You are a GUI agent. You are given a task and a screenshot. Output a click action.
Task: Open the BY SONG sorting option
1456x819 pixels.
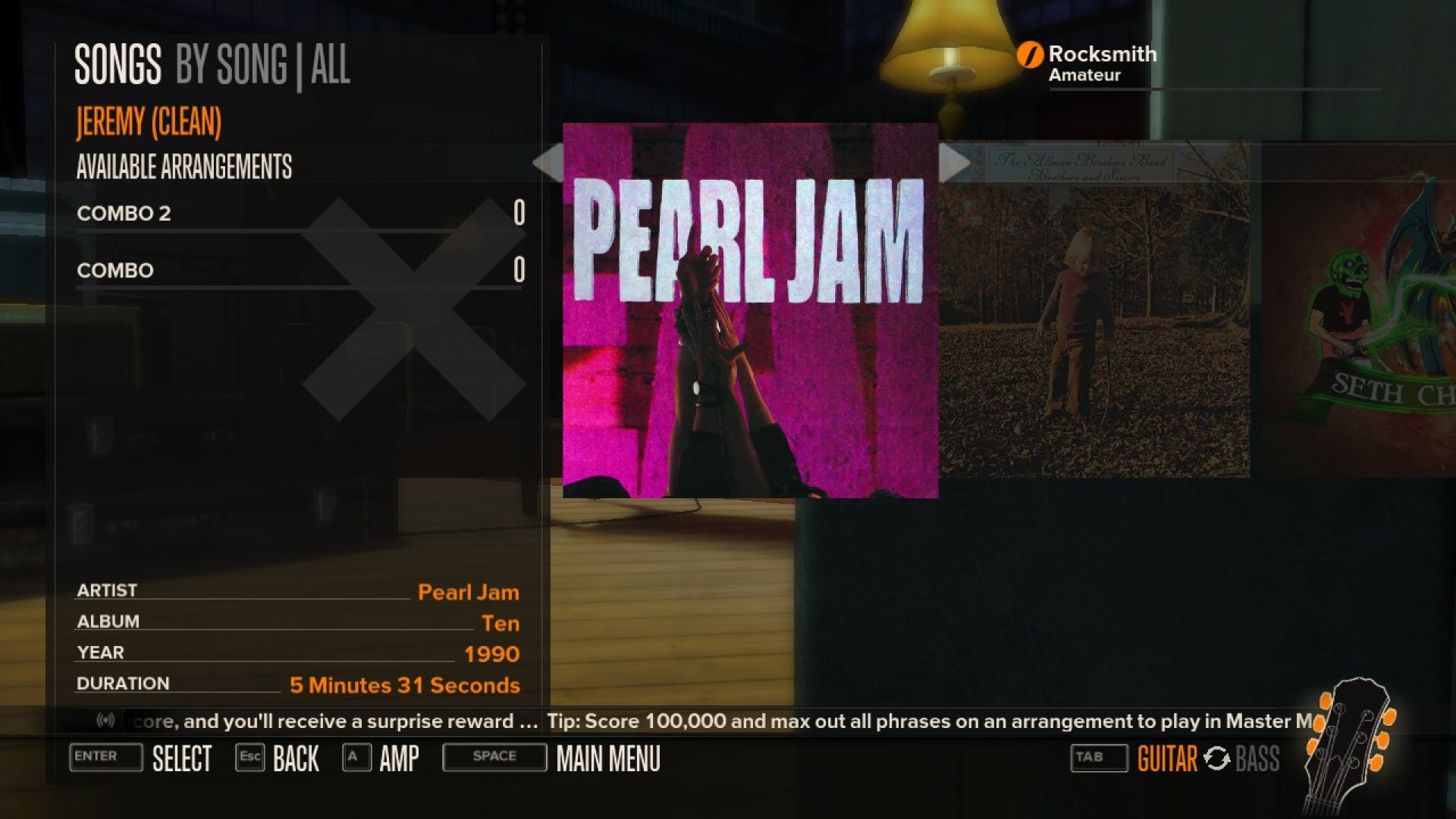pos(229,65)
